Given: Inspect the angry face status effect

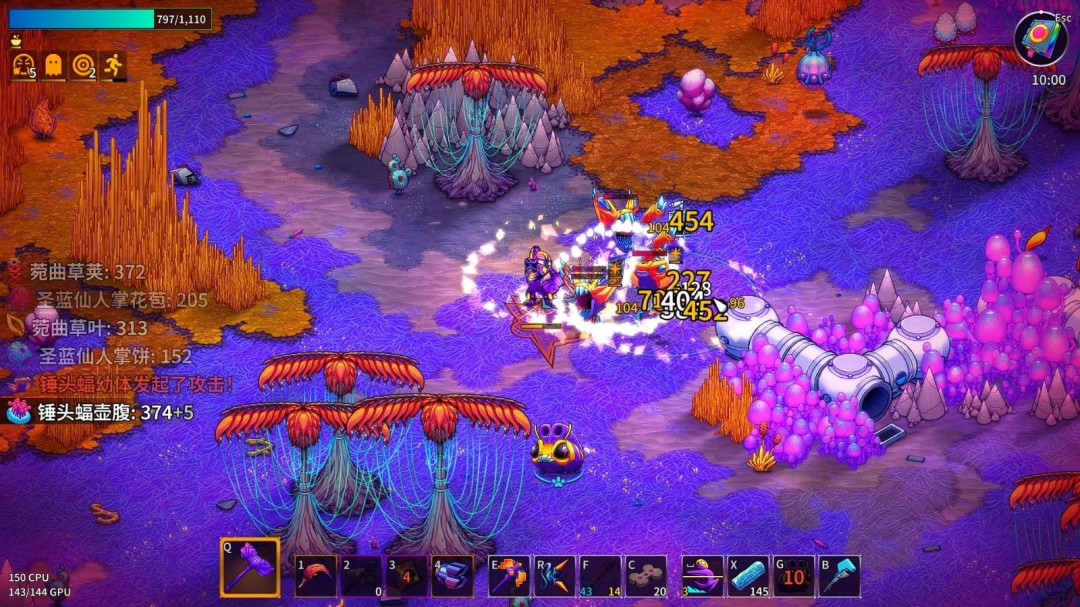Looking at the screenshot, I should pos(23,66).
